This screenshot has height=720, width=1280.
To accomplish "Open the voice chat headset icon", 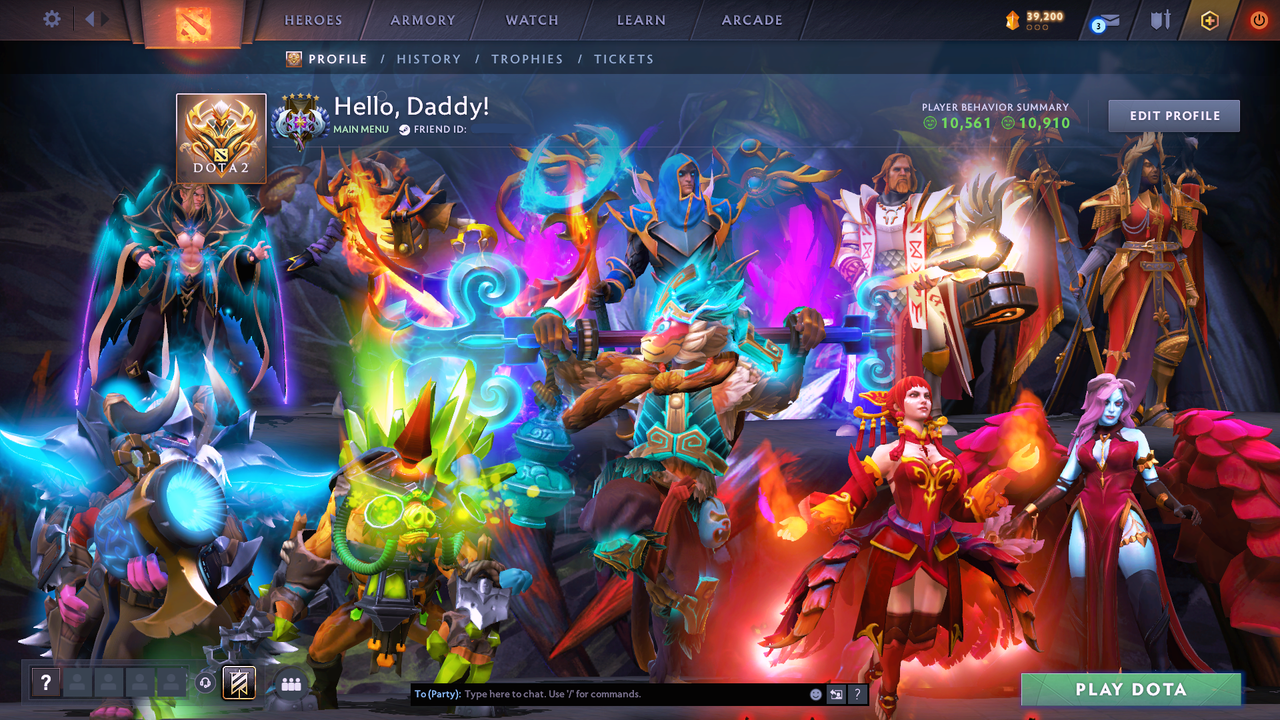I will tap(207, 681).
